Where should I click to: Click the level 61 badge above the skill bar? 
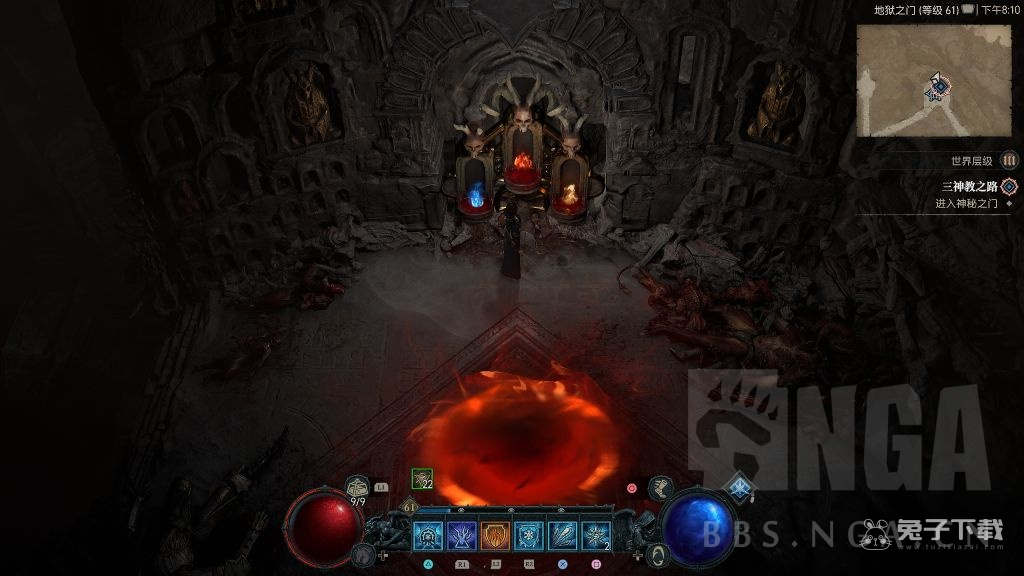(411, 508)
